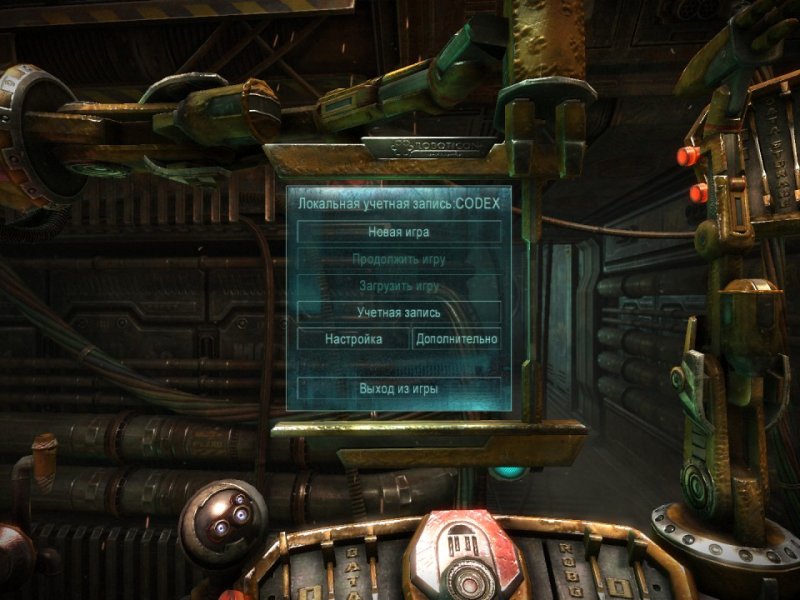
Task: Open the Настройка settings
Action: 354,339
